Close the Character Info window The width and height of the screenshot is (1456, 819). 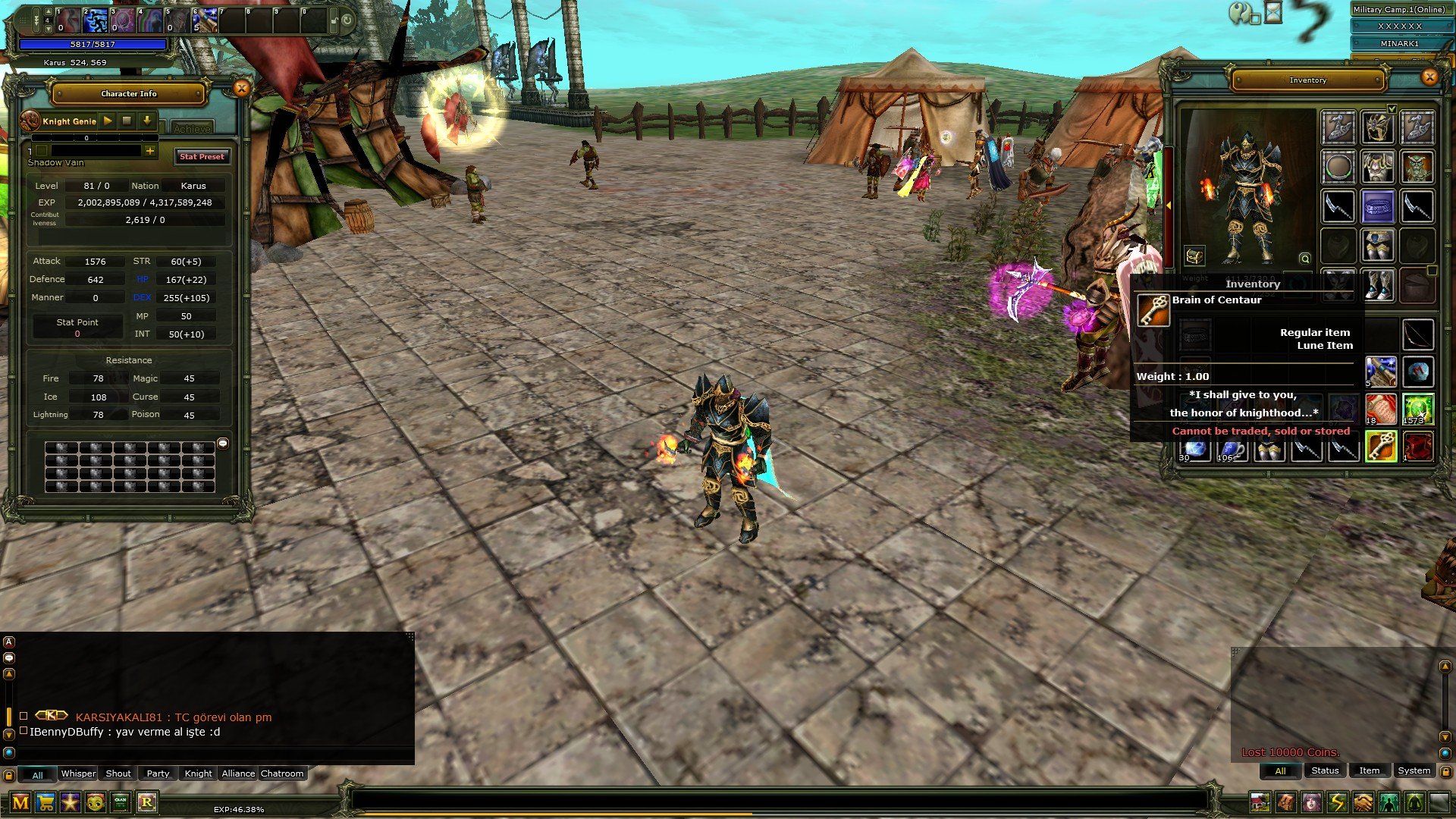(x=241, y=89)
